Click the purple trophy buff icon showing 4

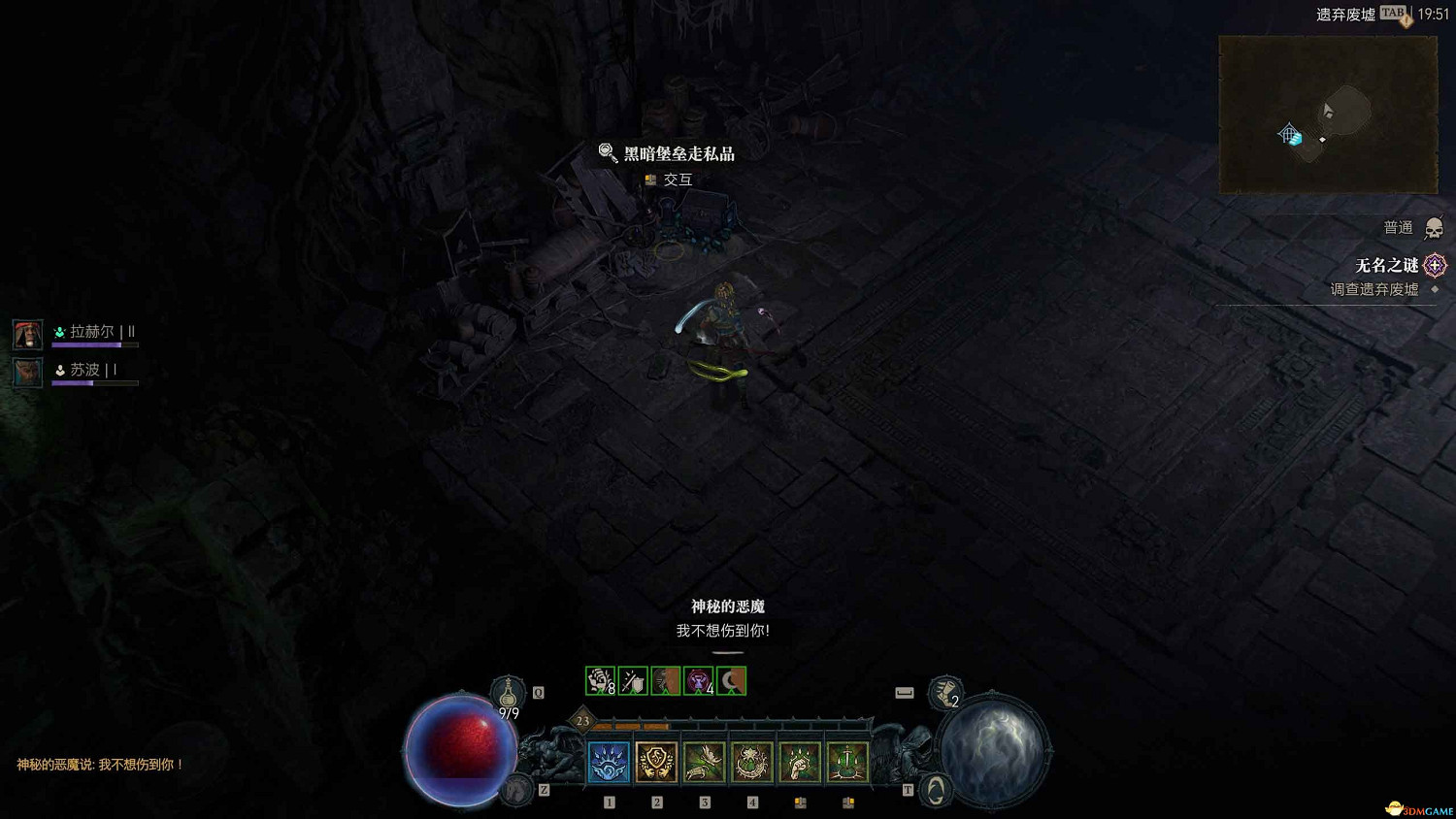click(697, 682)
